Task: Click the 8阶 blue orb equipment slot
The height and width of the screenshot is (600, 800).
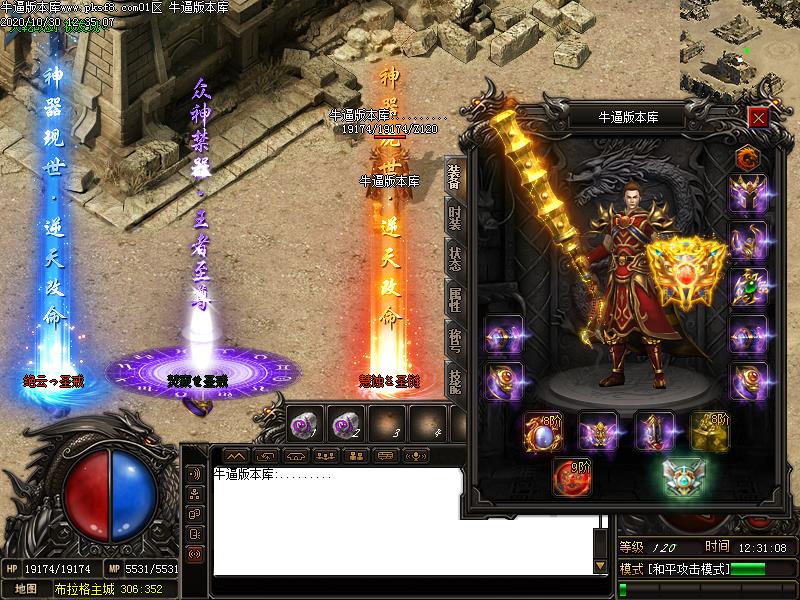Action: click(543, 431)
